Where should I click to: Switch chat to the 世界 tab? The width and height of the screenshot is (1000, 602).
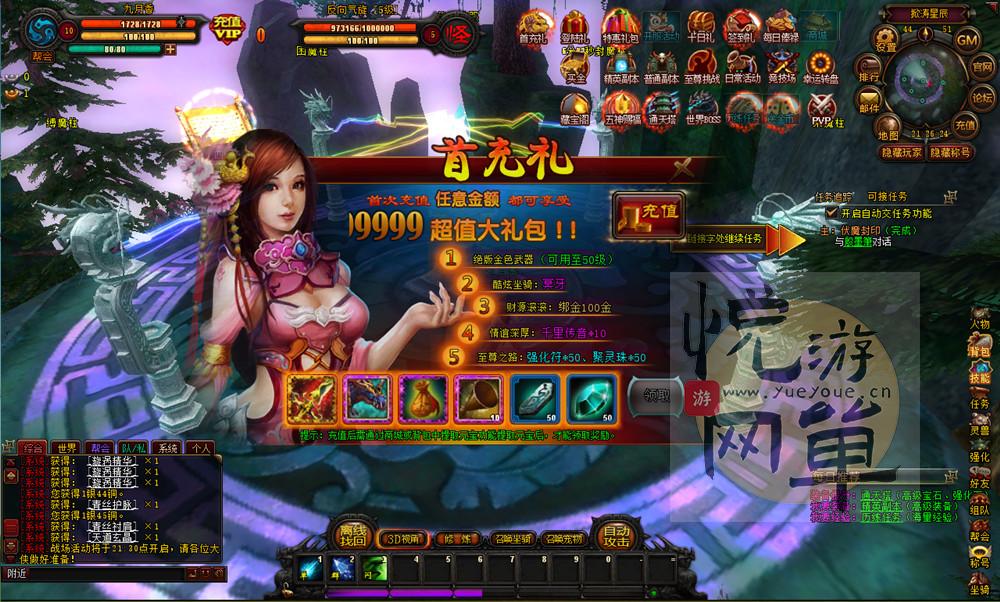[67, 448]
